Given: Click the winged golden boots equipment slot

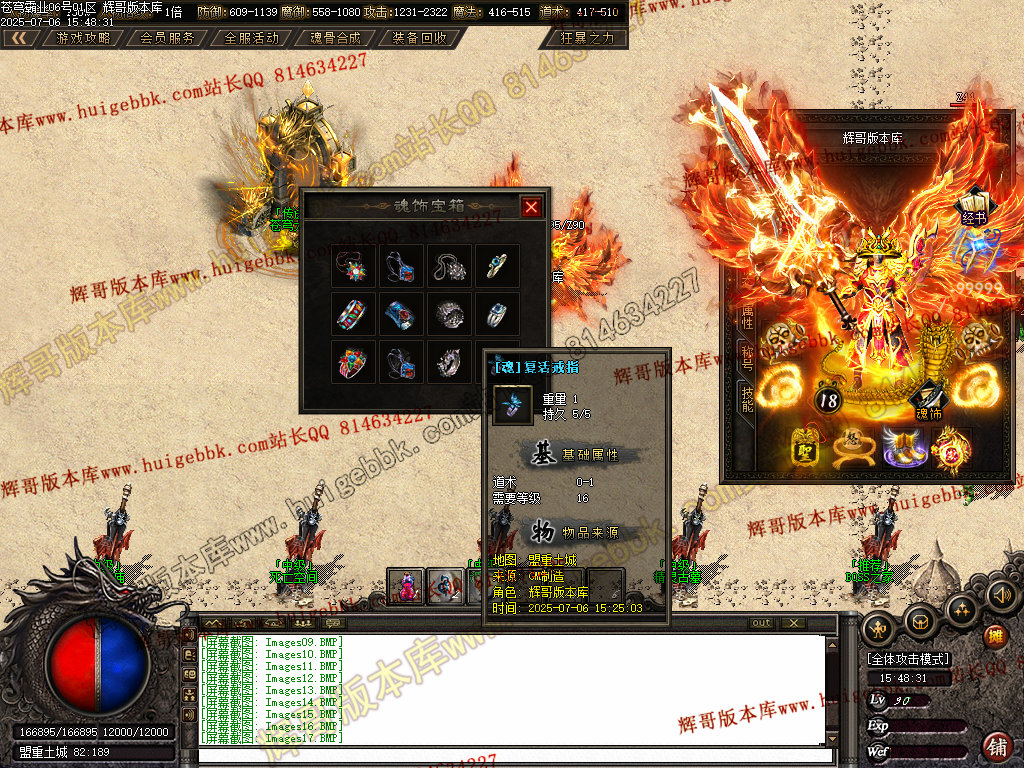Looking at the screenshot, I should (903, 447).
